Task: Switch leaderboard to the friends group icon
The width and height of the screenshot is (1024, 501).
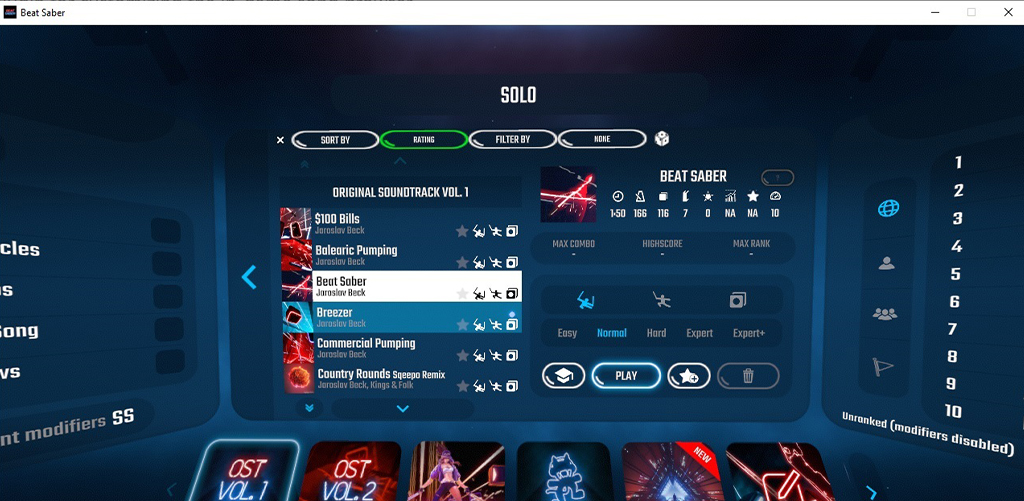Action: [x=885, y=313]
